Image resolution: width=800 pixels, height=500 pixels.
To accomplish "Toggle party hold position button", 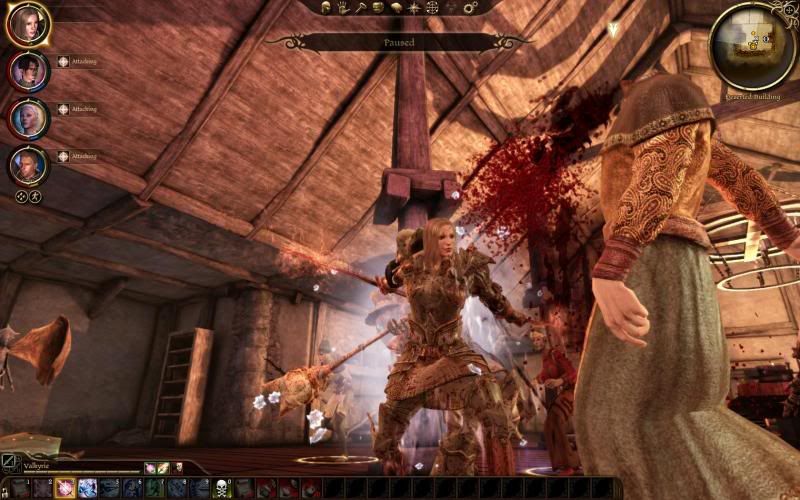I will point(35,197).
